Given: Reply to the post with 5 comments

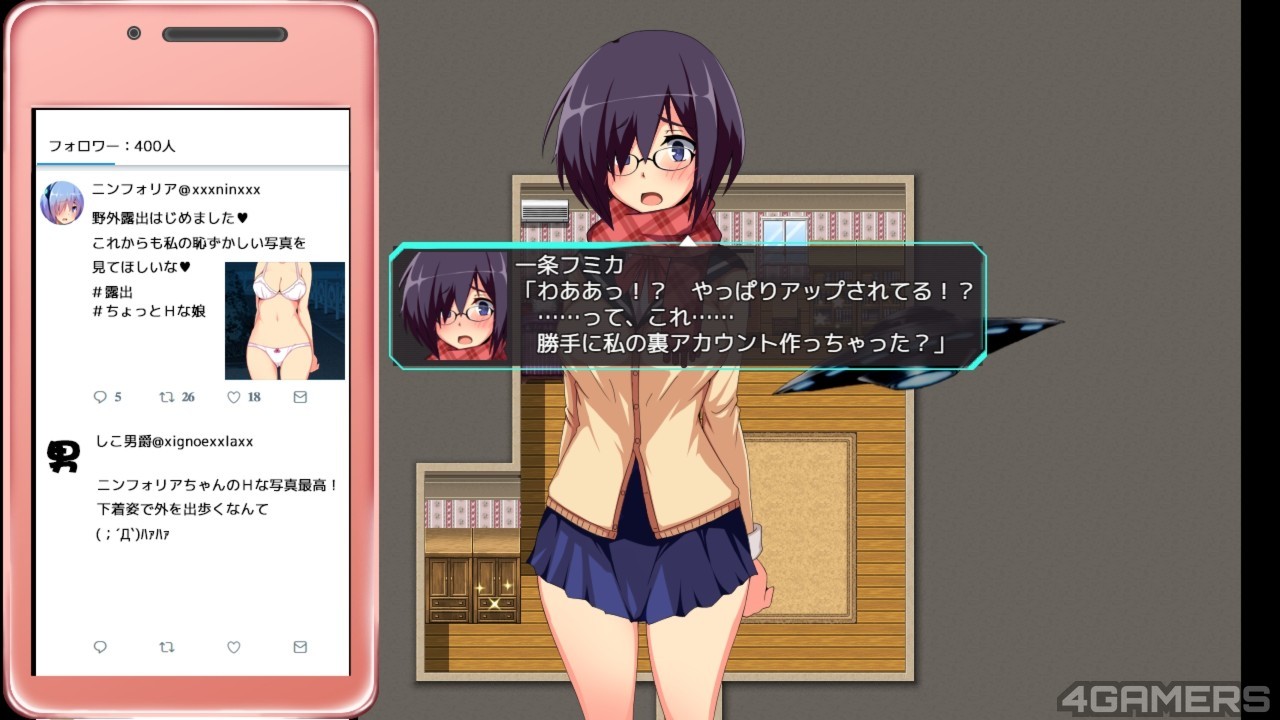Looking at the screenshot, I should click(x=100, y=397).
